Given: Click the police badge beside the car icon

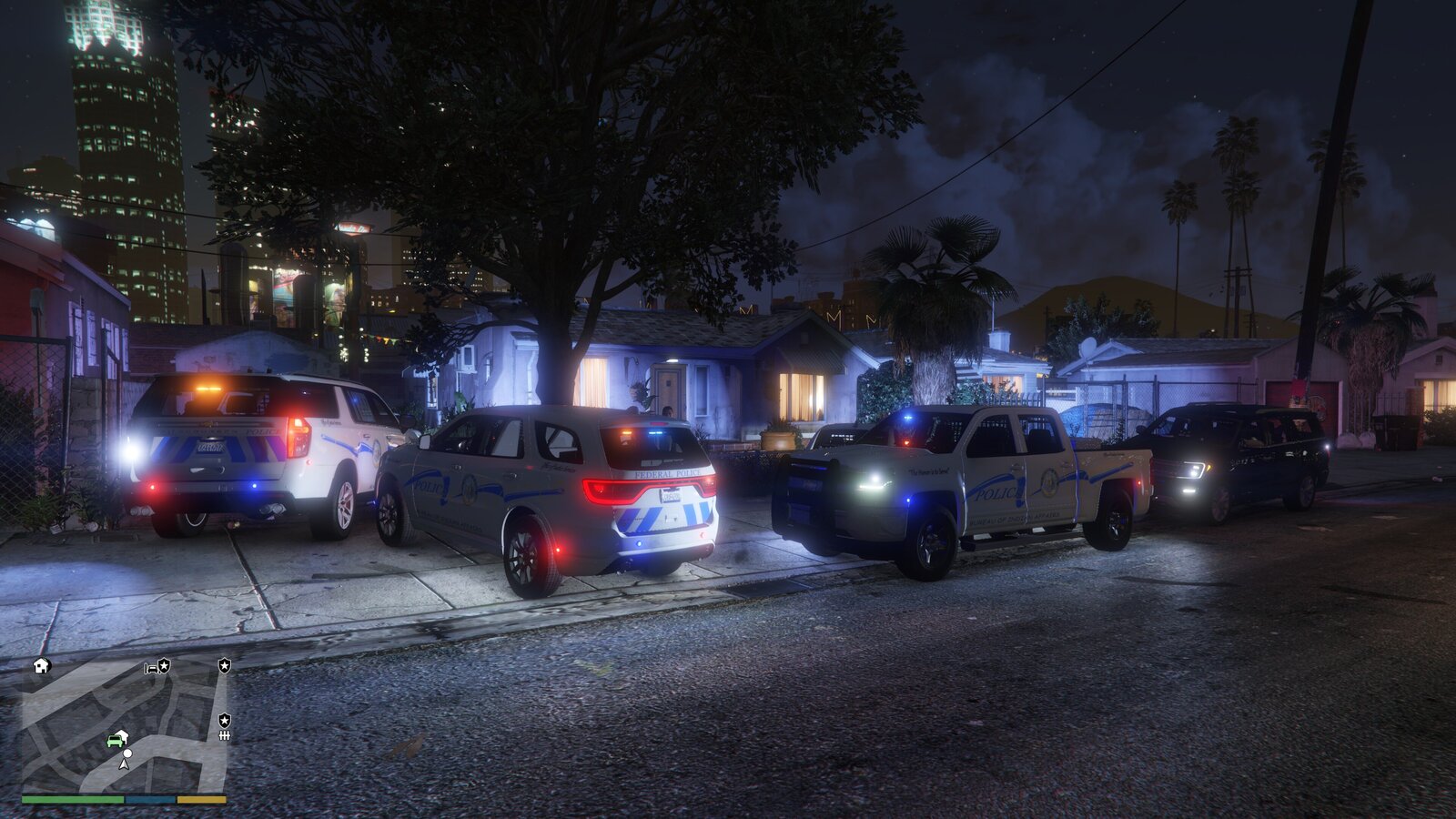Looking at the screenshot, I should click(164, 666).
